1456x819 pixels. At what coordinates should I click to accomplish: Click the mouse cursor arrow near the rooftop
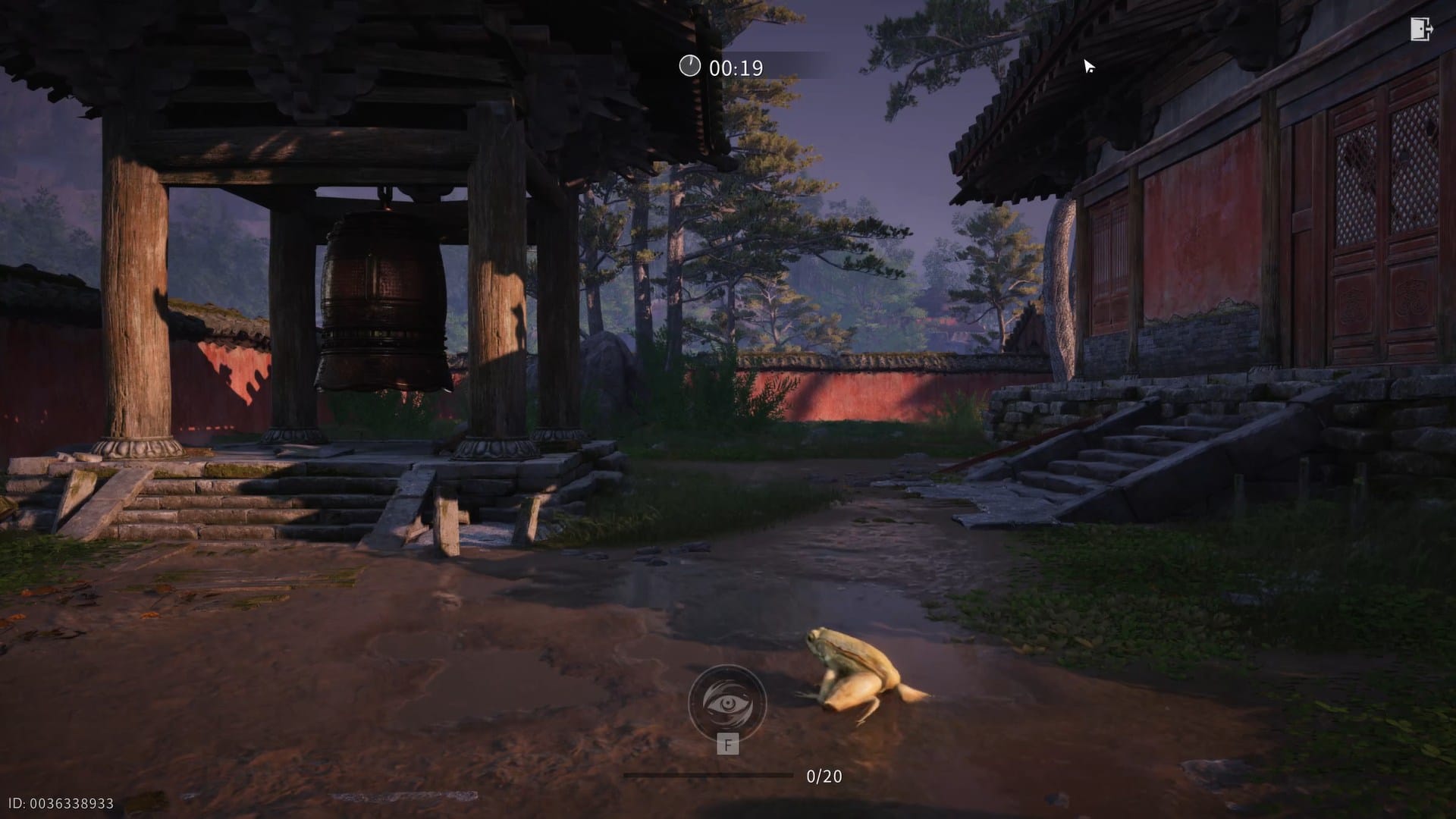(x=1088, y=67)
